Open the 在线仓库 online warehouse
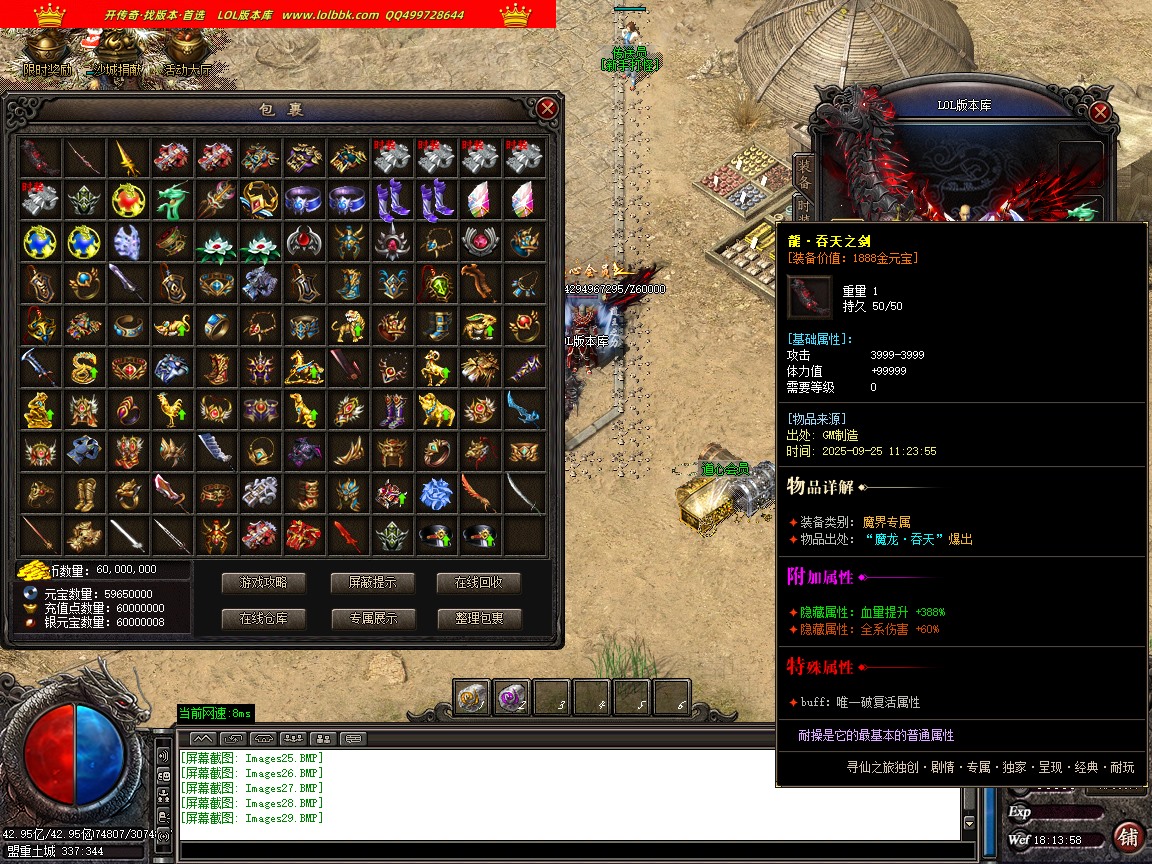 click(263, 619)
